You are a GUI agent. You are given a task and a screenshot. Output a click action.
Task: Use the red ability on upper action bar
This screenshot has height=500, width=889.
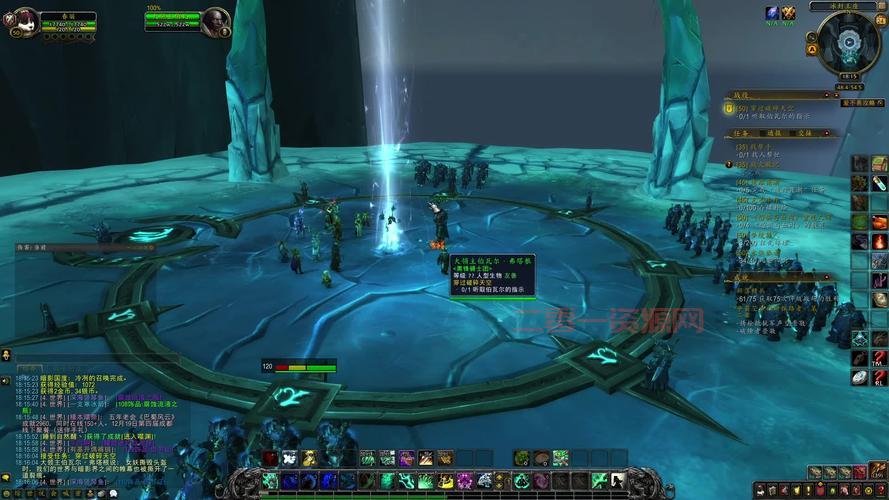click(x=271, y=458)
